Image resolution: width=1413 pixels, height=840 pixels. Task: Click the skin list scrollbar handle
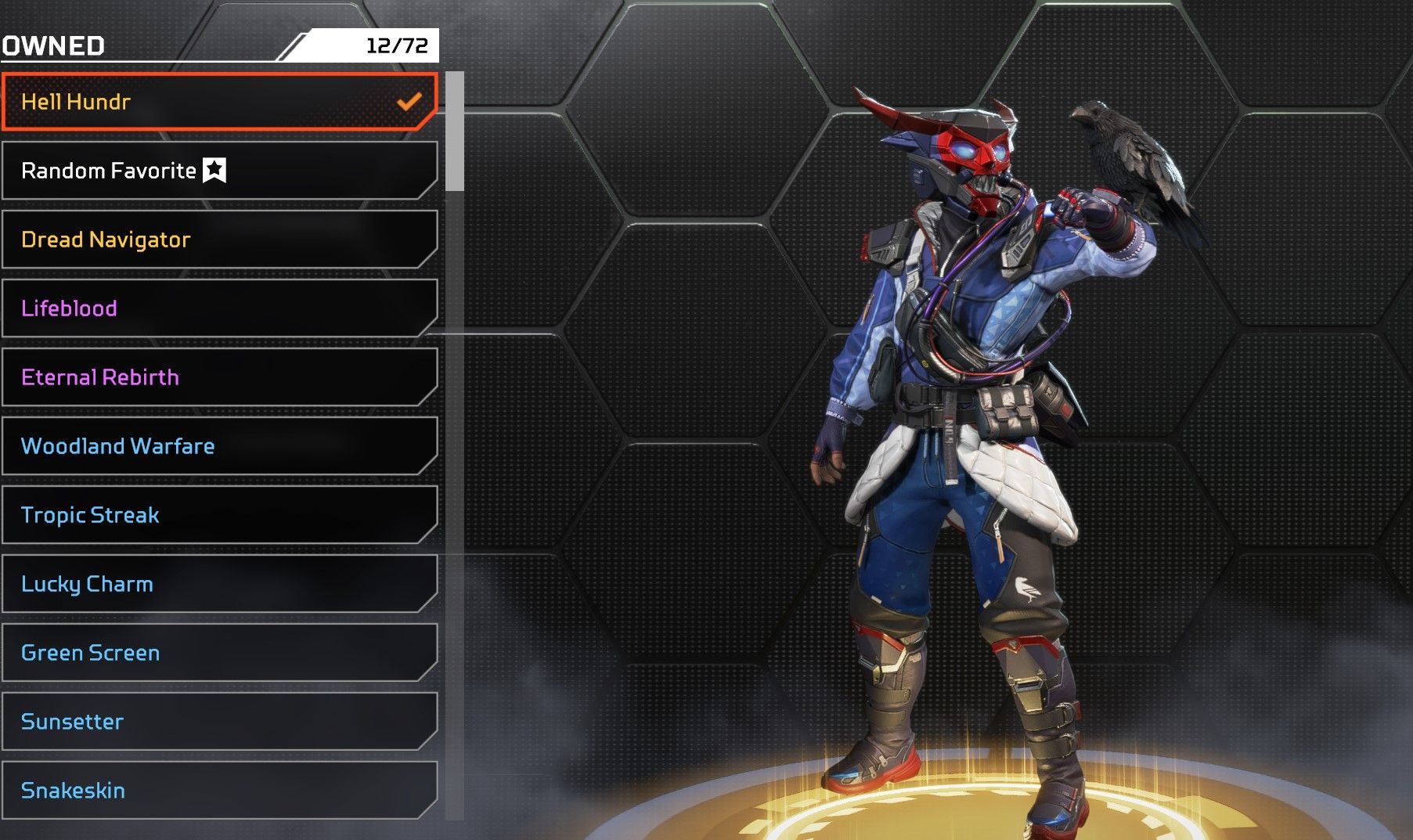pos(455,132)
